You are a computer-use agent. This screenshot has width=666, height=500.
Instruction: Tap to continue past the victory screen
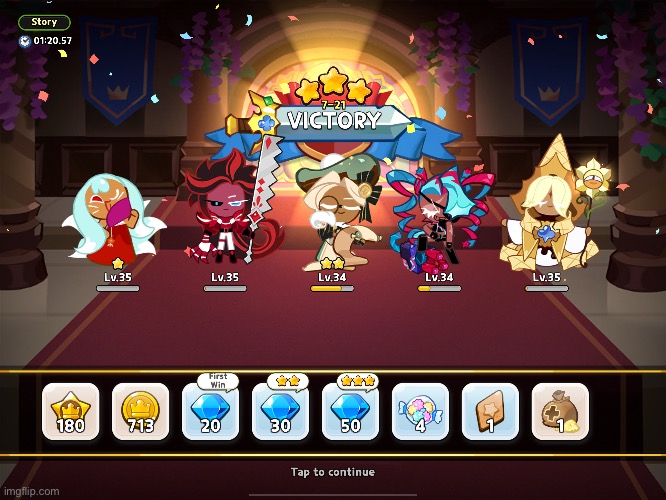coord(333,472)
